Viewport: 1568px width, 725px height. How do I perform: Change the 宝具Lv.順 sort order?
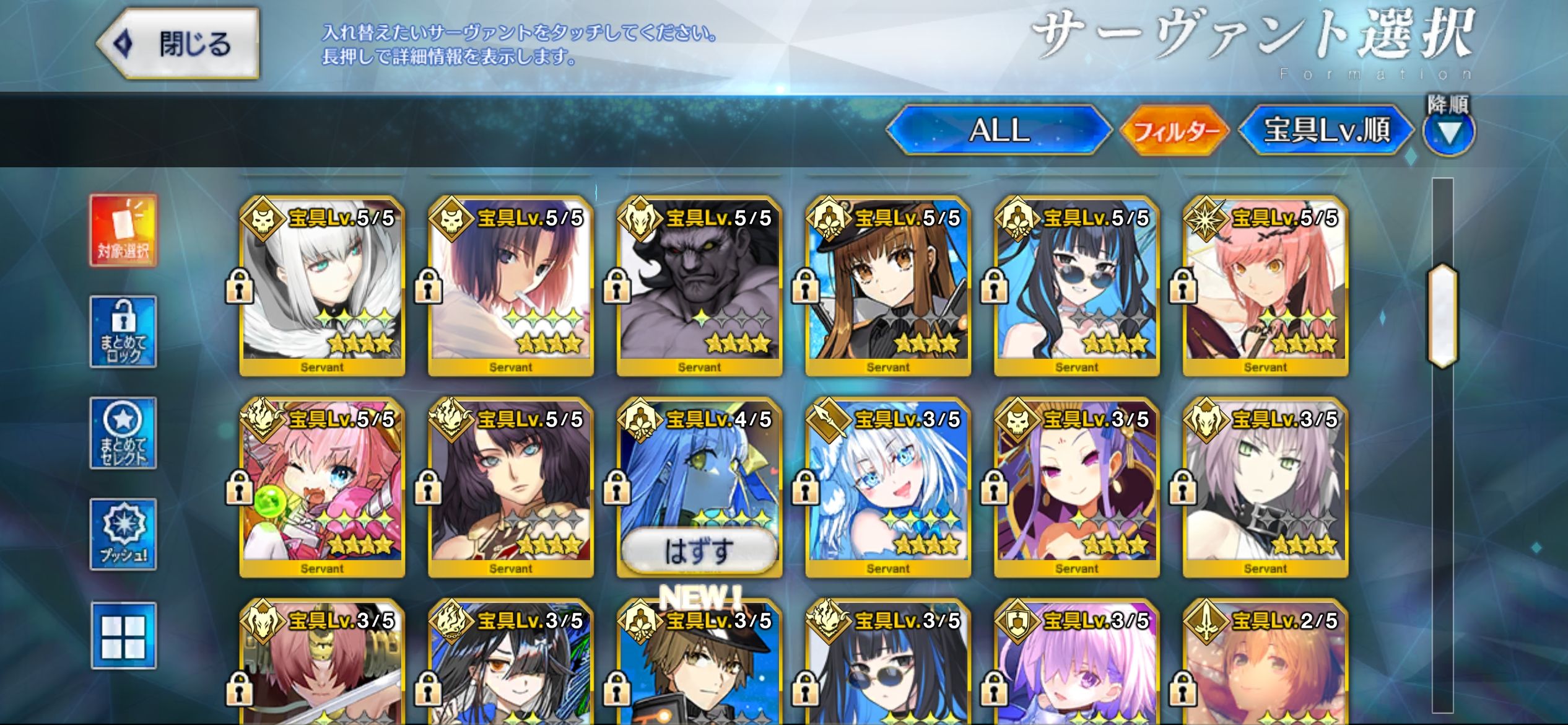click(x=1326, y=130)
